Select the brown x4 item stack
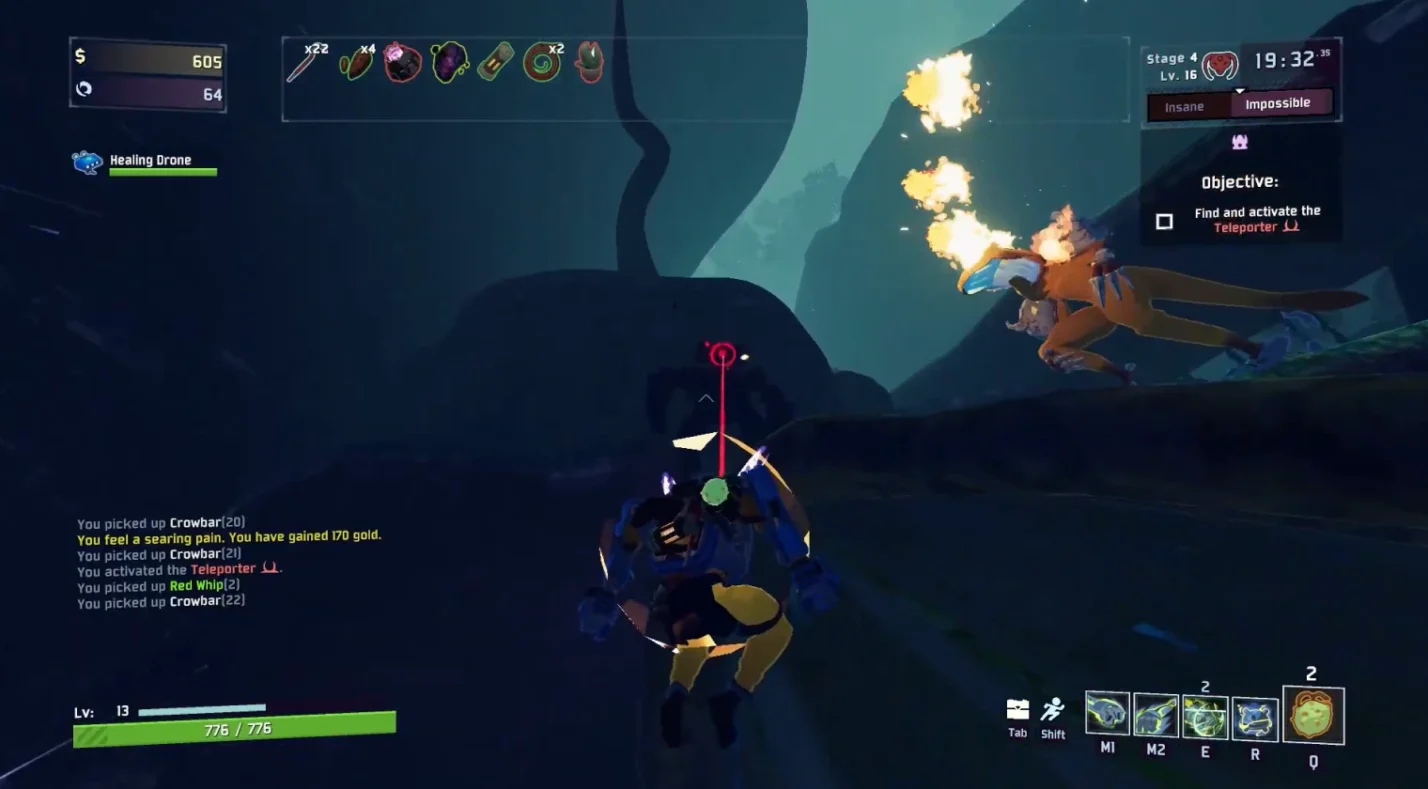Viewport: 1428px width, 789px height. [x=355, y=63]
